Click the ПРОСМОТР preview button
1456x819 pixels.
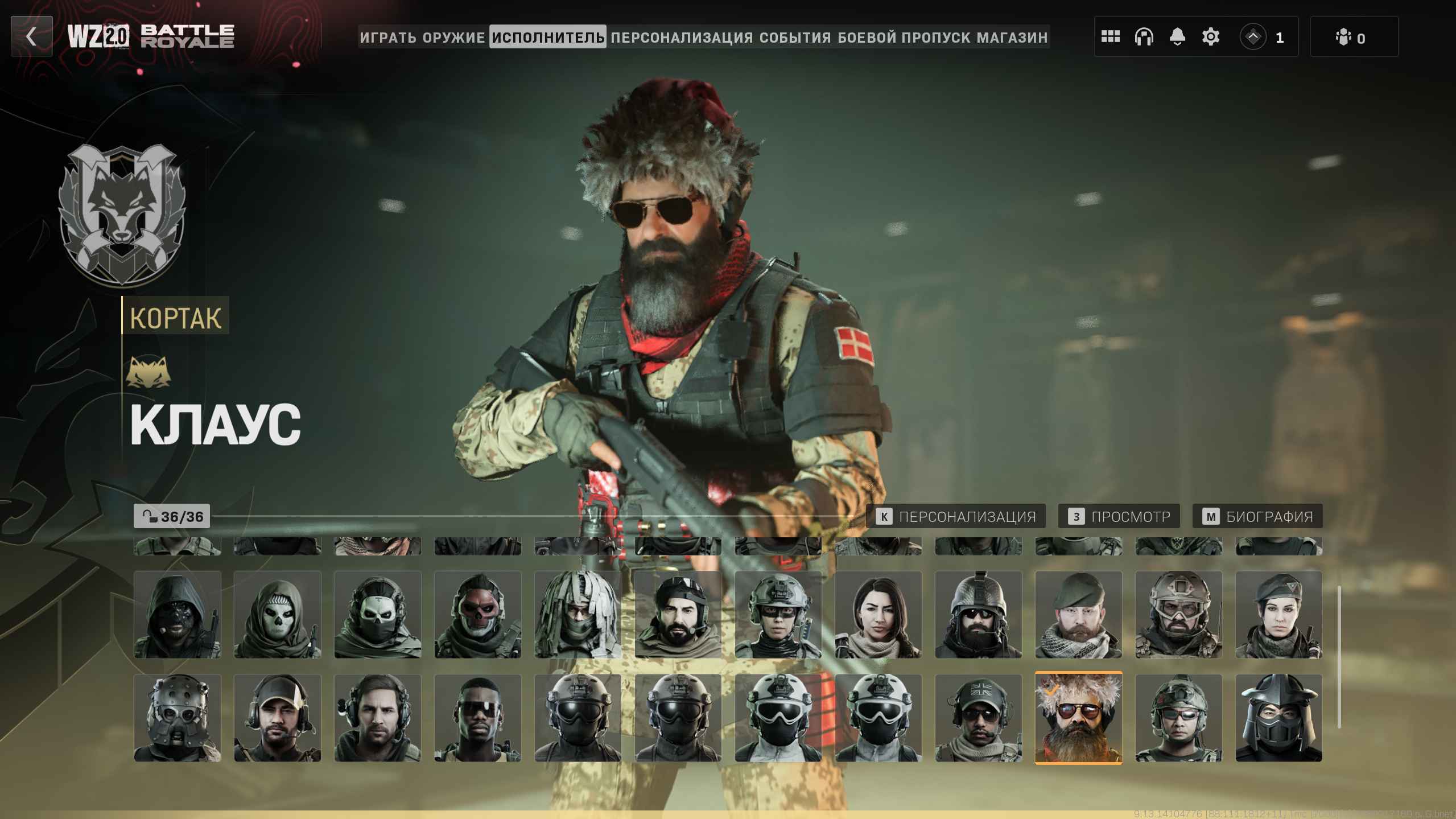click(x=1119, y=516)
